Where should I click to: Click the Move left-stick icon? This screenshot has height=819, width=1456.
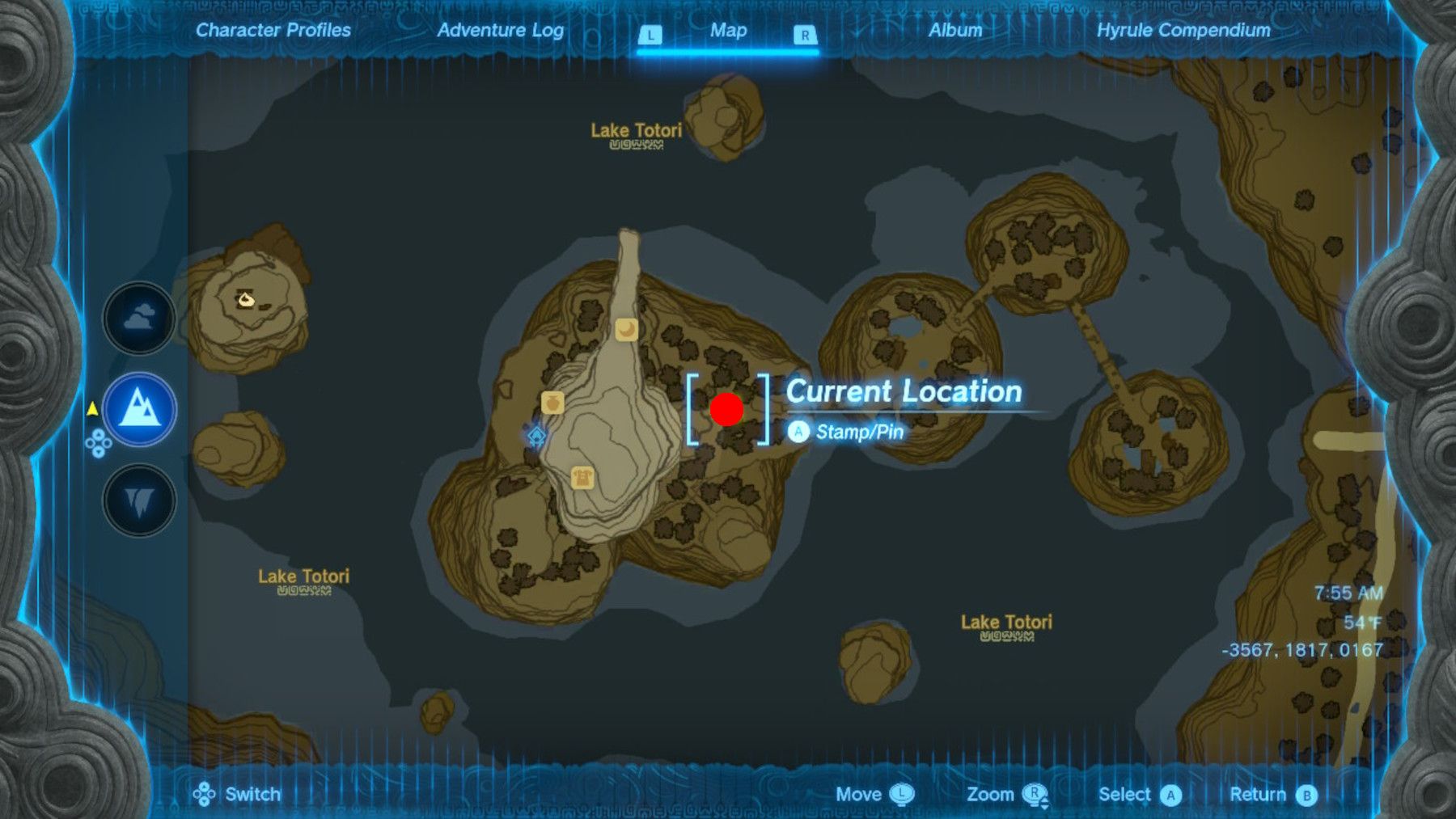[x=901, y=794]
